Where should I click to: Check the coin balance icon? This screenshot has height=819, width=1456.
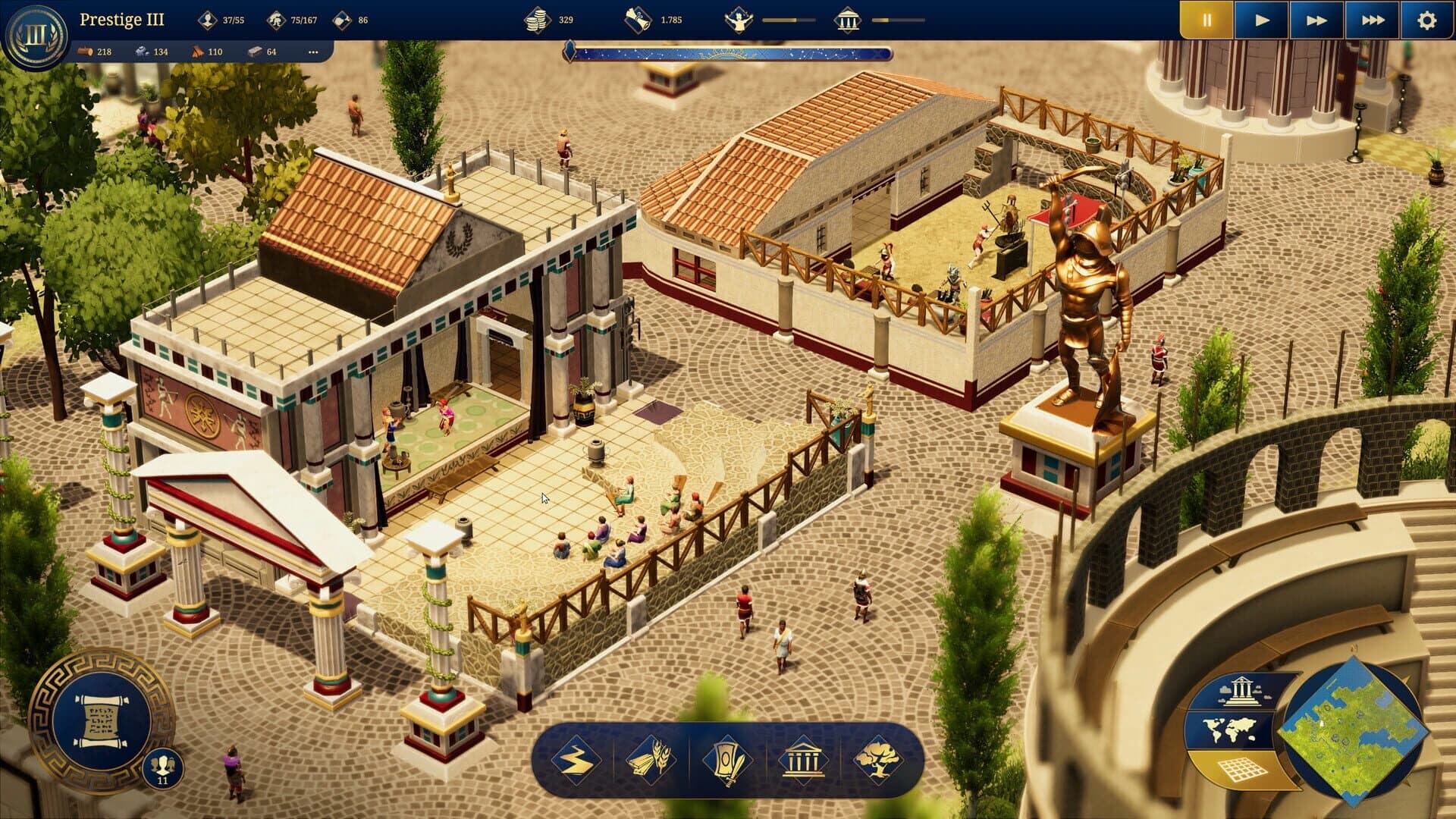(x=538, y=19)
